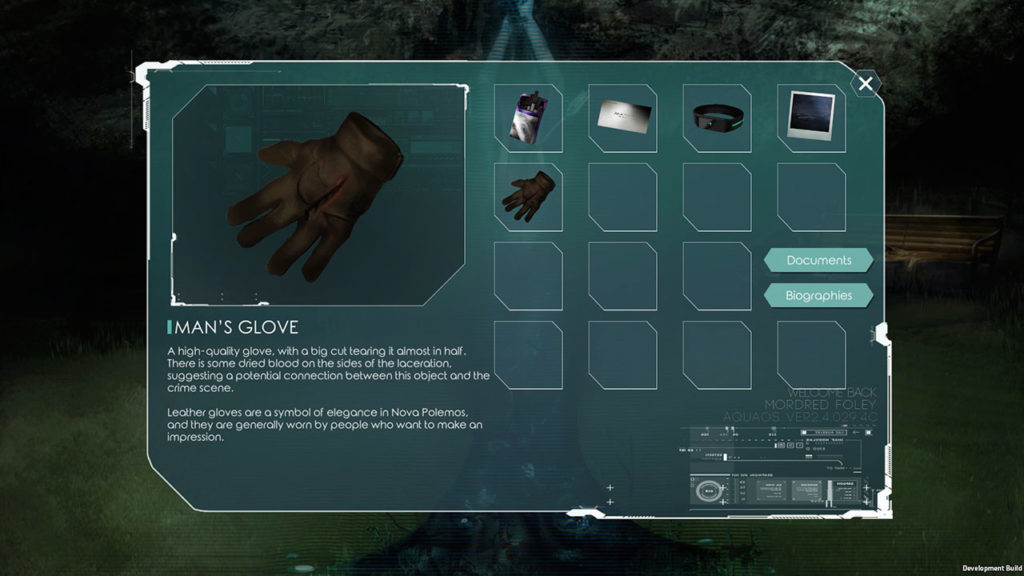
Task: Select the man's glove inventory slot
Action: (528, 197)
